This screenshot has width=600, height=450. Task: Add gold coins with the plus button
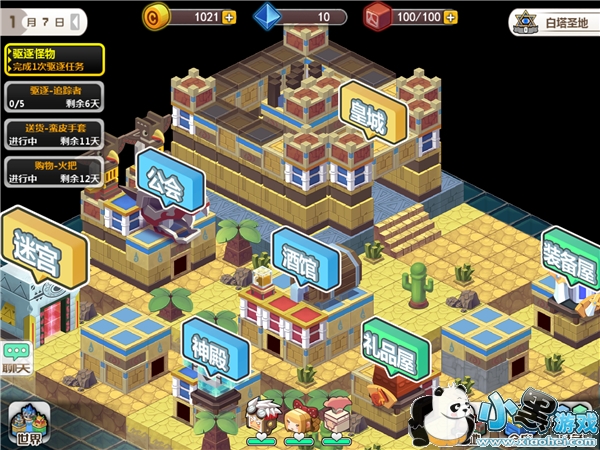point(229,17)
